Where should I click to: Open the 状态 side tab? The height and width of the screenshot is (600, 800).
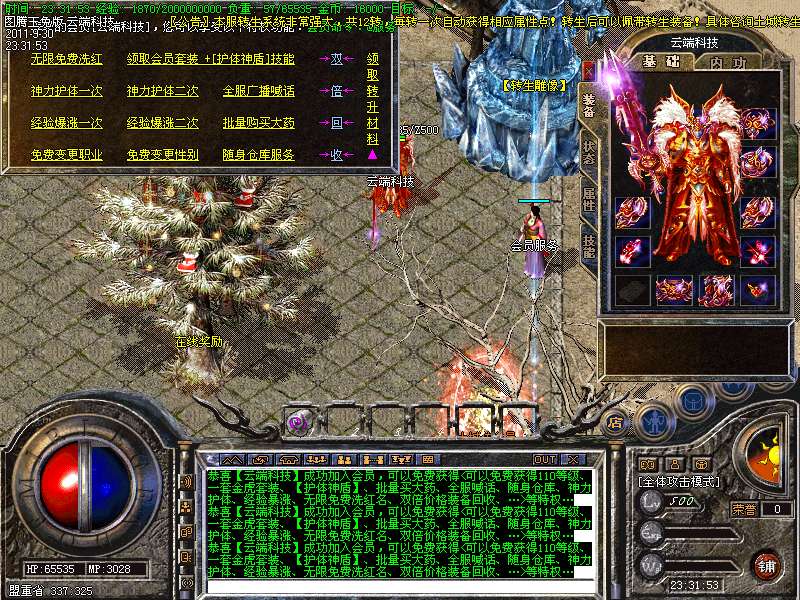[588, 152]
